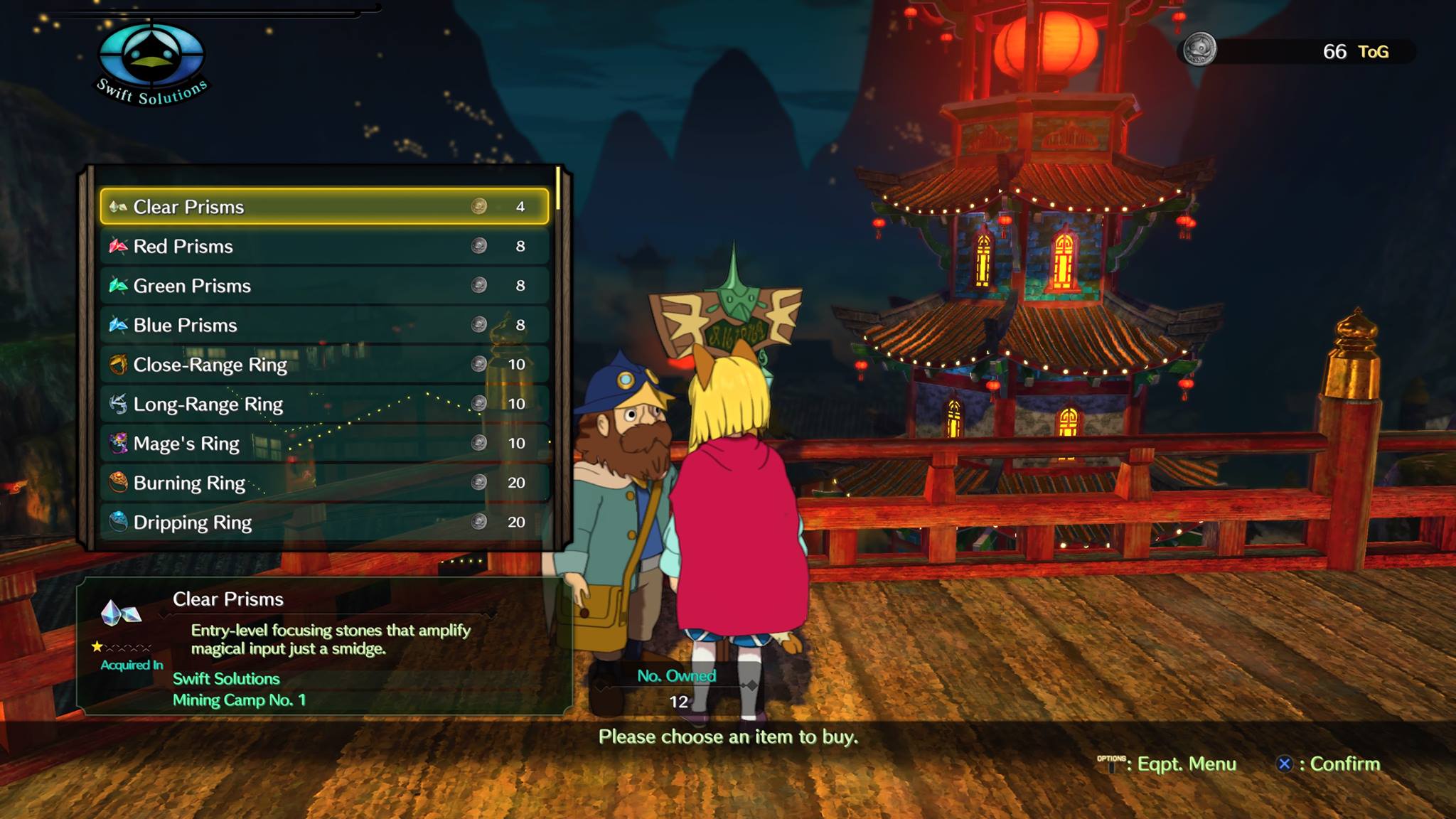Screen dimensions: 1456x819
Task: Click the Green Prisms gem icon
Action: 118,286
